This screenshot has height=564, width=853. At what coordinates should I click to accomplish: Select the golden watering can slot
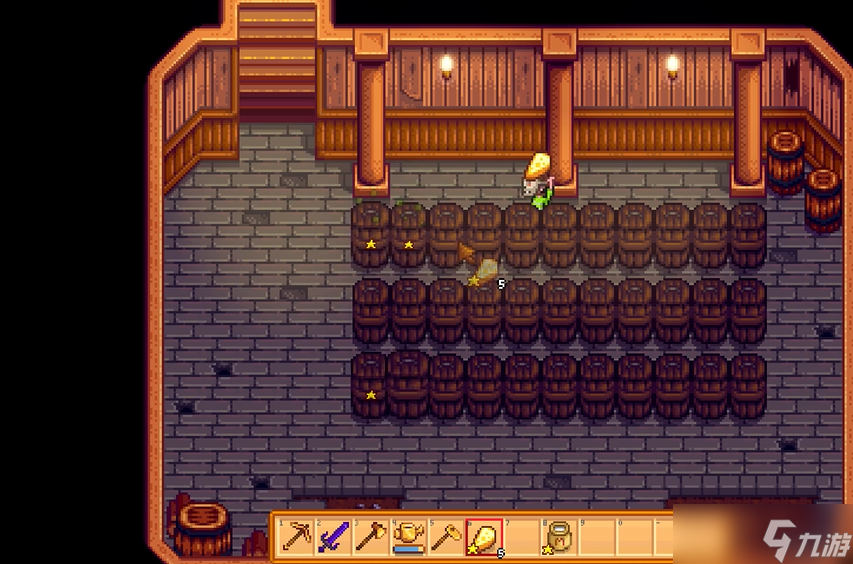(409, 538)
